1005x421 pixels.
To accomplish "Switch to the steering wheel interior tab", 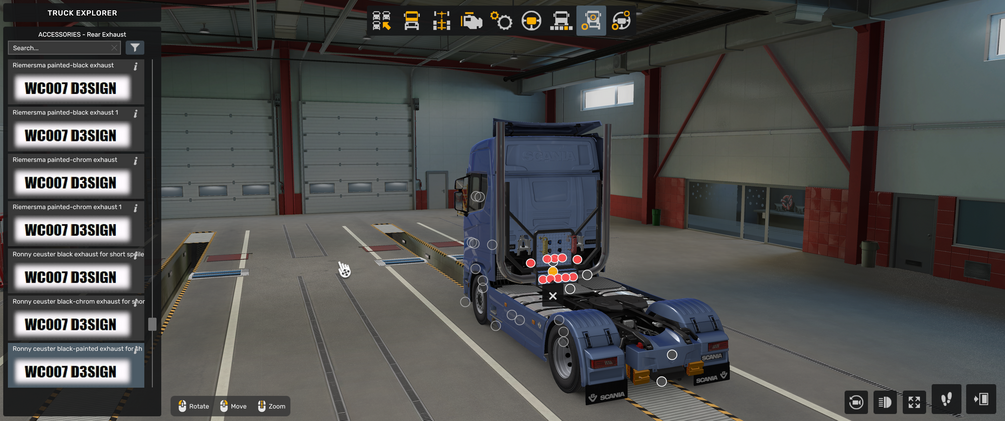I will [x=532, y=20].
